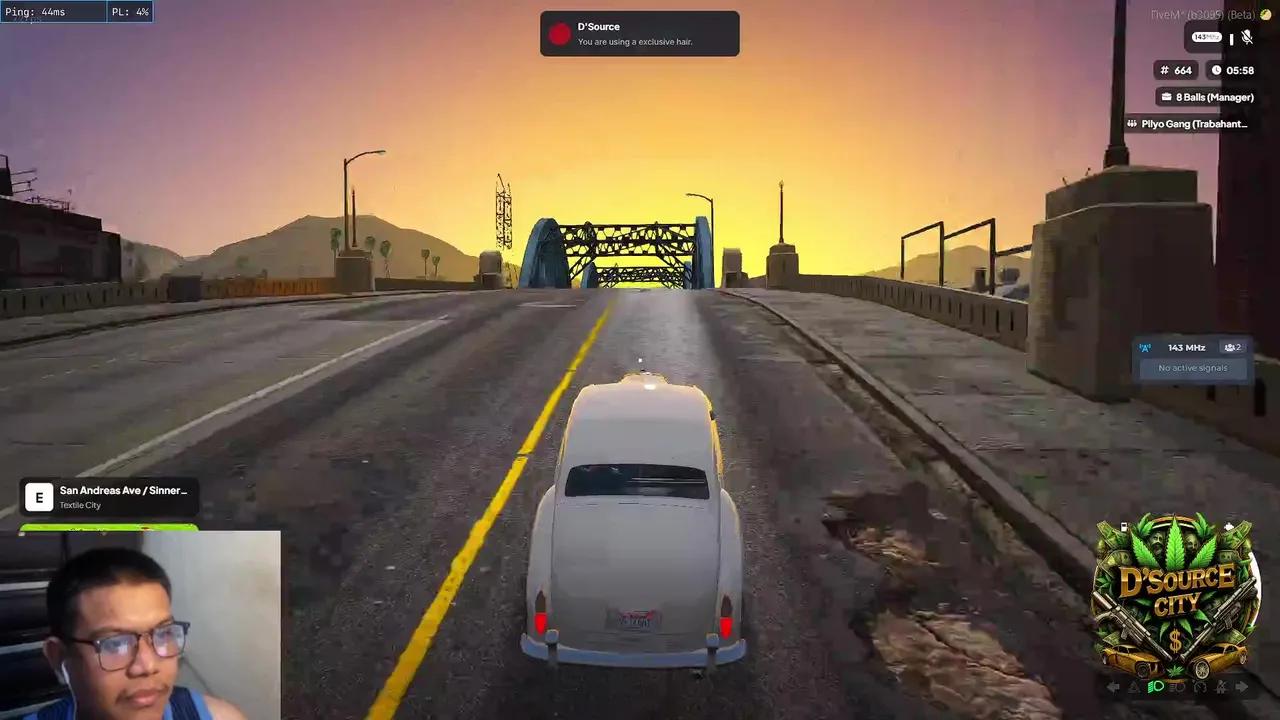Click the D'Source exclusive hair notification
Screen dimensions: 1280x720
(x=639, y=34)
